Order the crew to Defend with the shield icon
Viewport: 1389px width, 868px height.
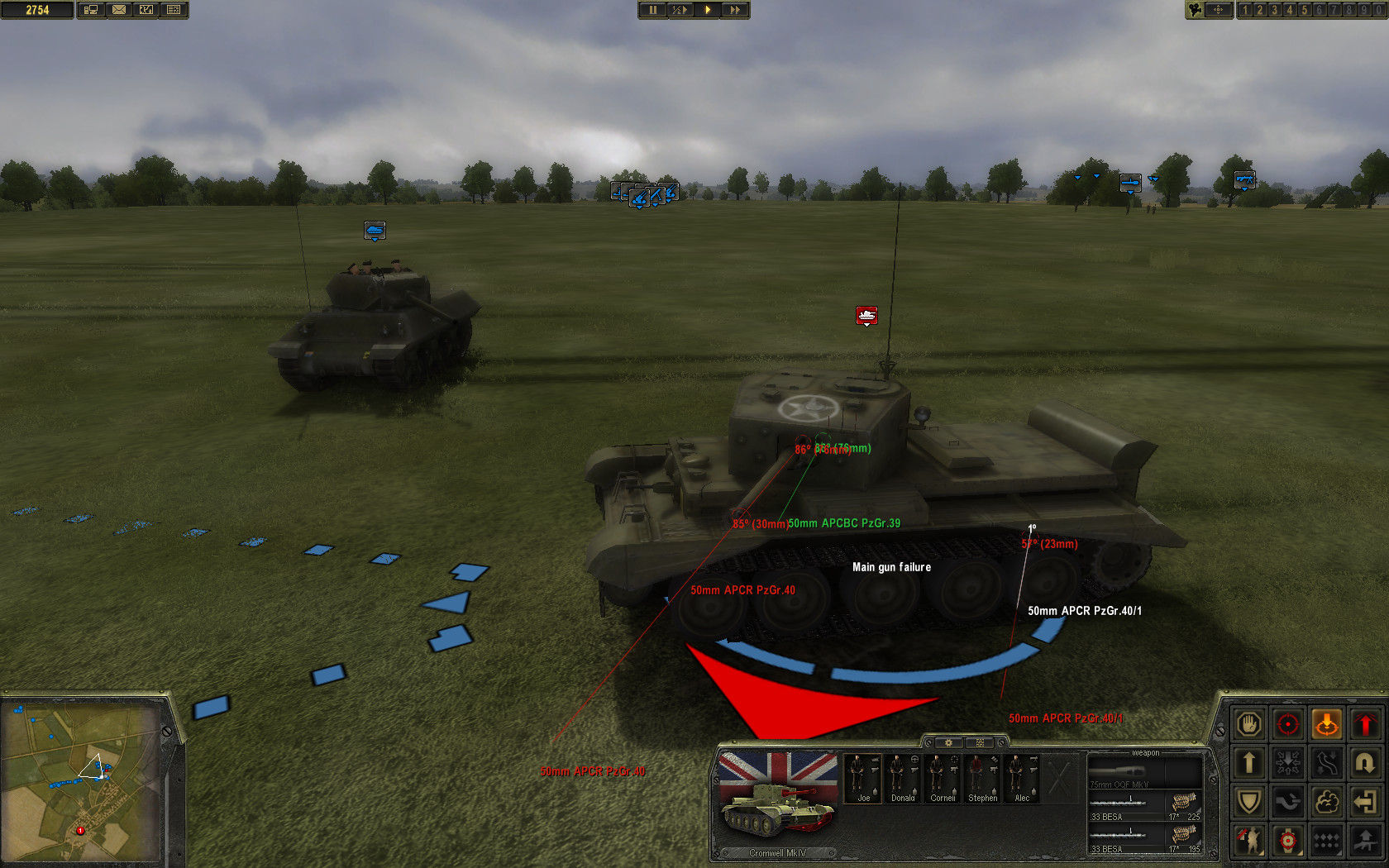pos(1249,801)
